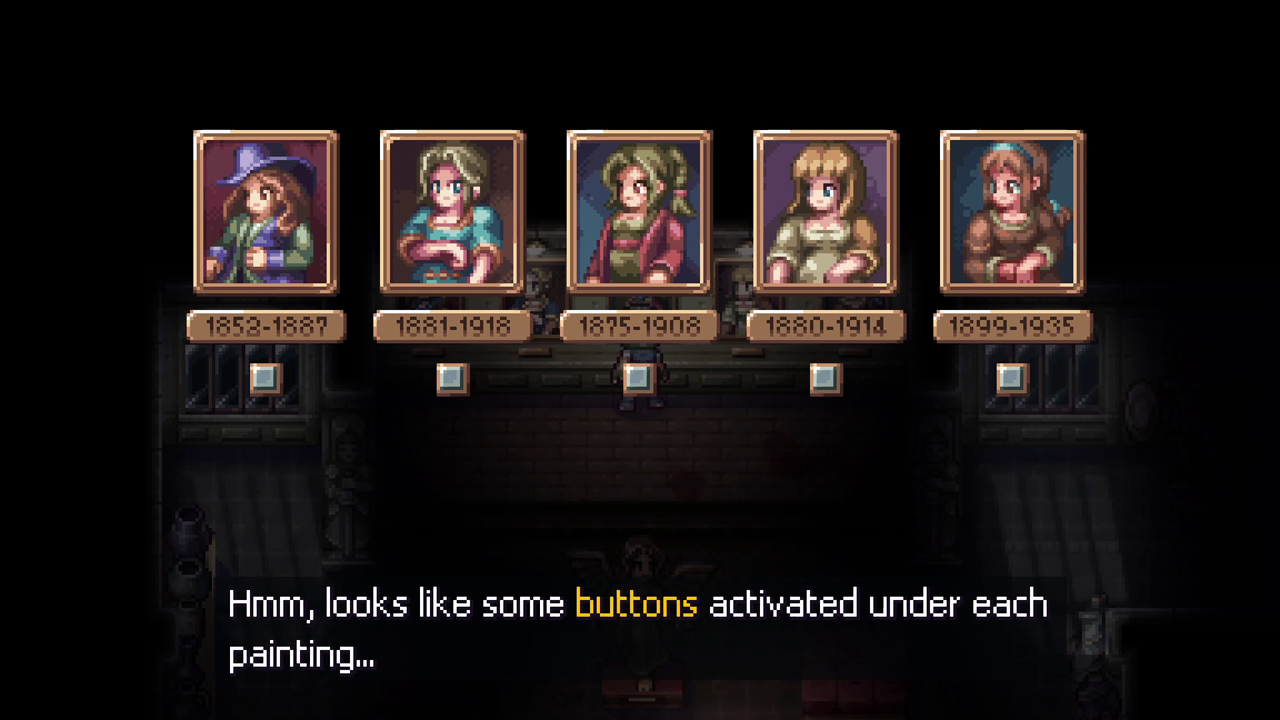
Task: Click the teal-dress woman's portrait
Action: (452, 213)
